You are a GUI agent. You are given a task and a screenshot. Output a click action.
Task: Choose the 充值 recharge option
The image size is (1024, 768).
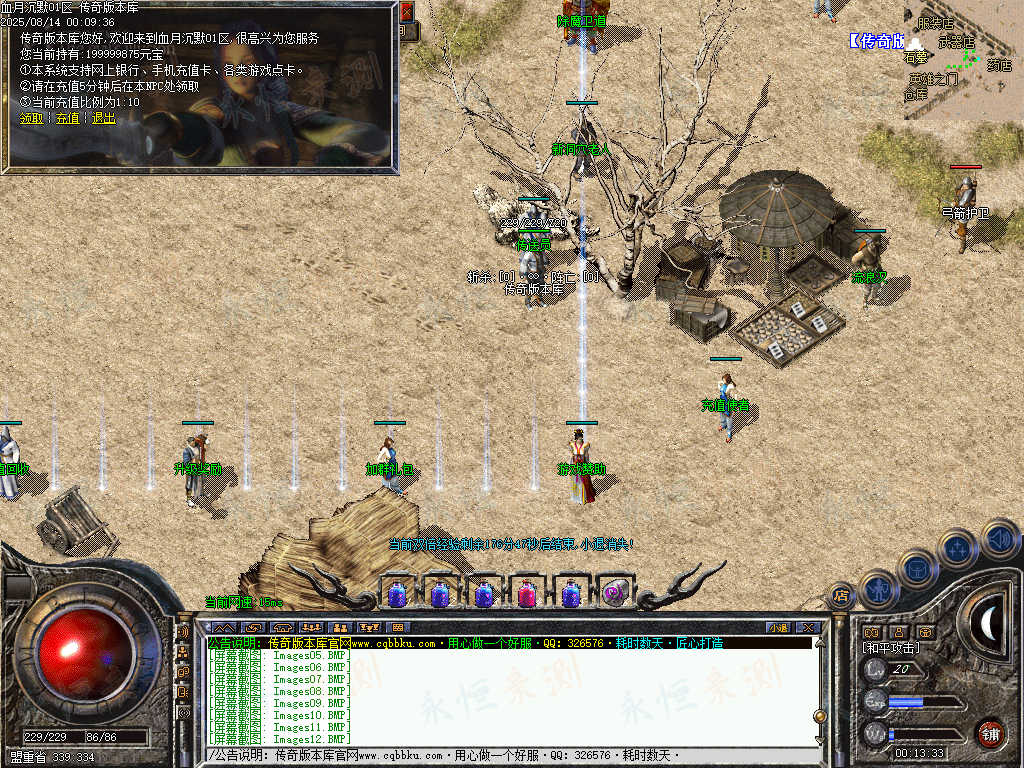67,118
